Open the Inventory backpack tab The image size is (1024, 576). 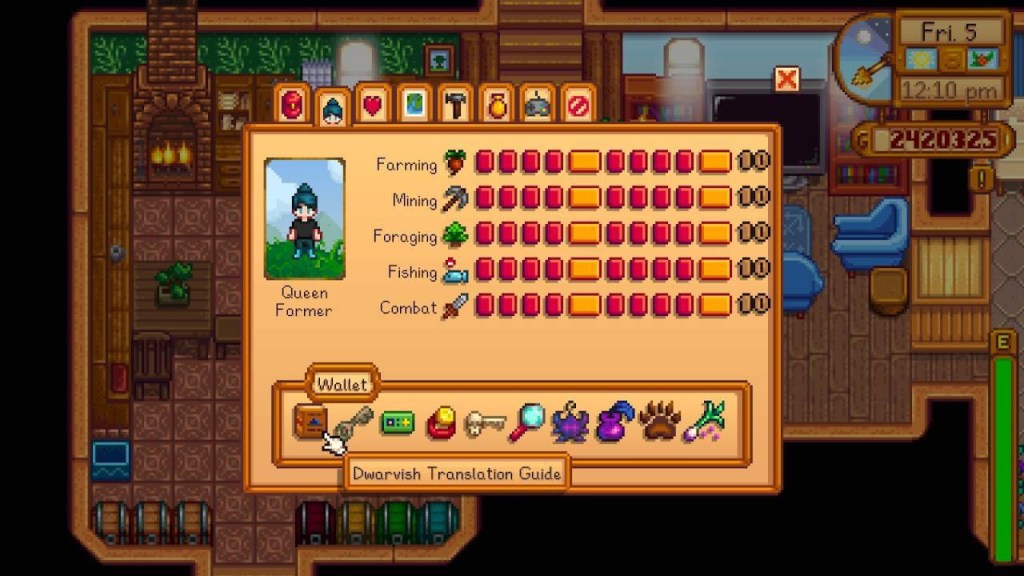pos(292,104)
